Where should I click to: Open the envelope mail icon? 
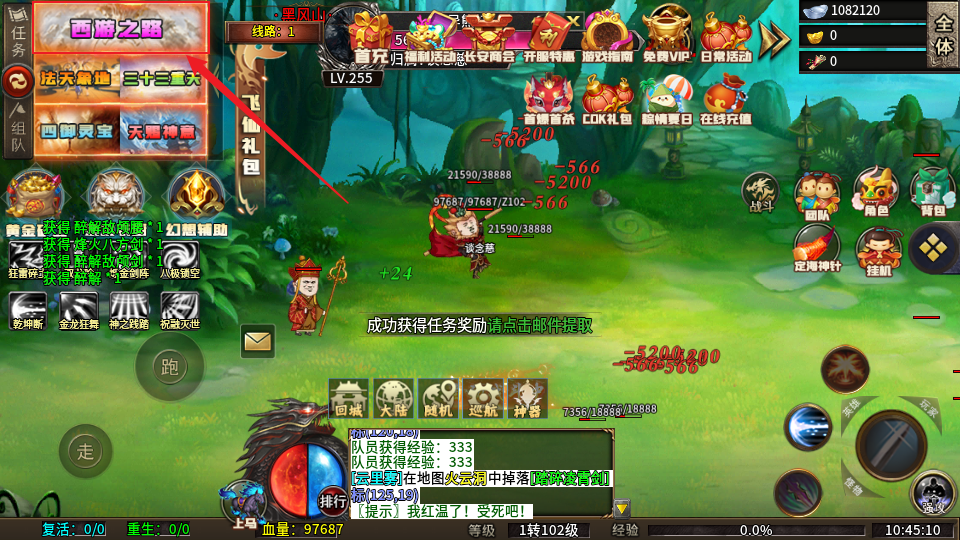click(x=258, y=342)
